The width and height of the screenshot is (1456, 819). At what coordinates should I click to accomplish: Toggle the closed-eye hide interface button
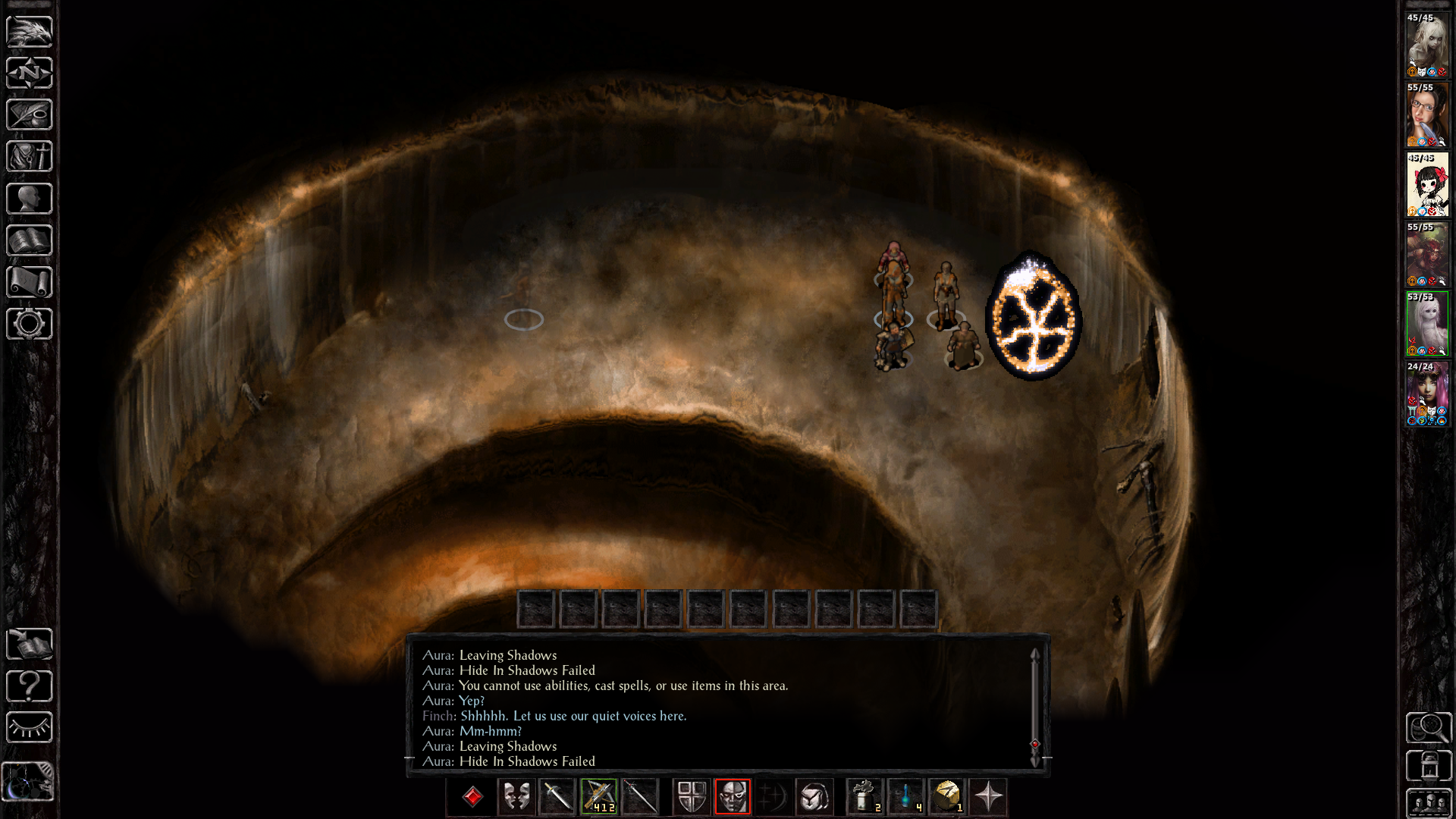coord(30,728)
